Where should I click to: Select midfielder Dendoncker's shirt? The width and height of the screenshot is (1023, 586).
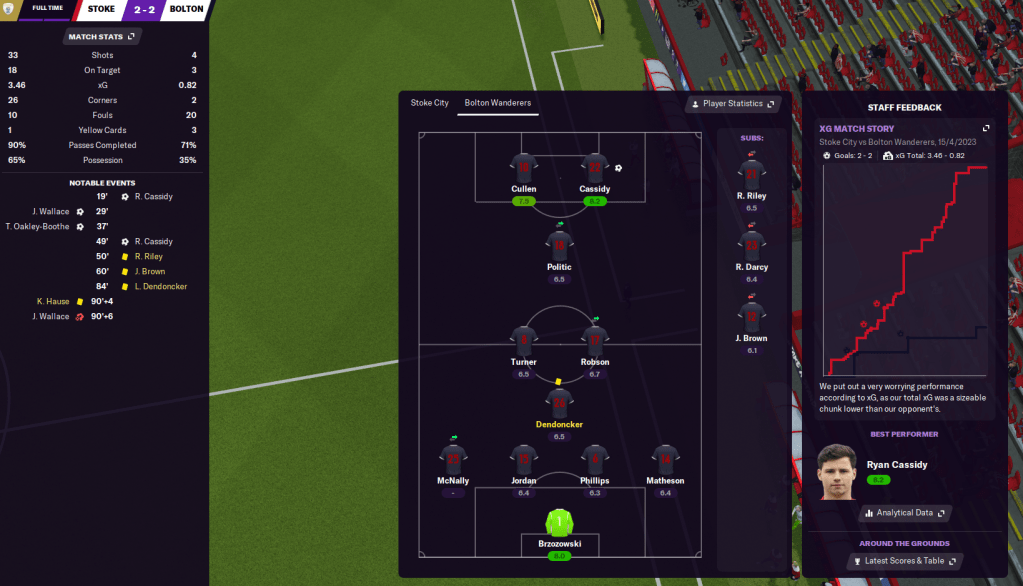tap(559, 404)
